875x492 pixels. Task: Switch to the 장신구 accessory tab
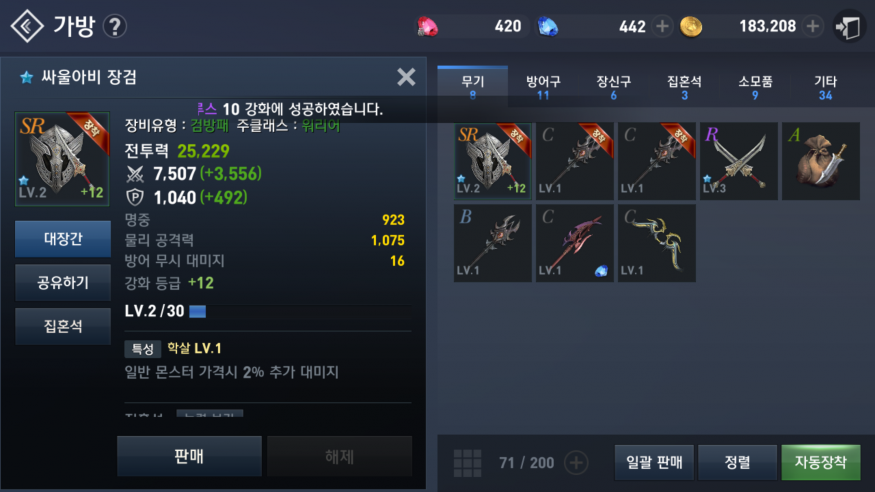click(613, 87)
